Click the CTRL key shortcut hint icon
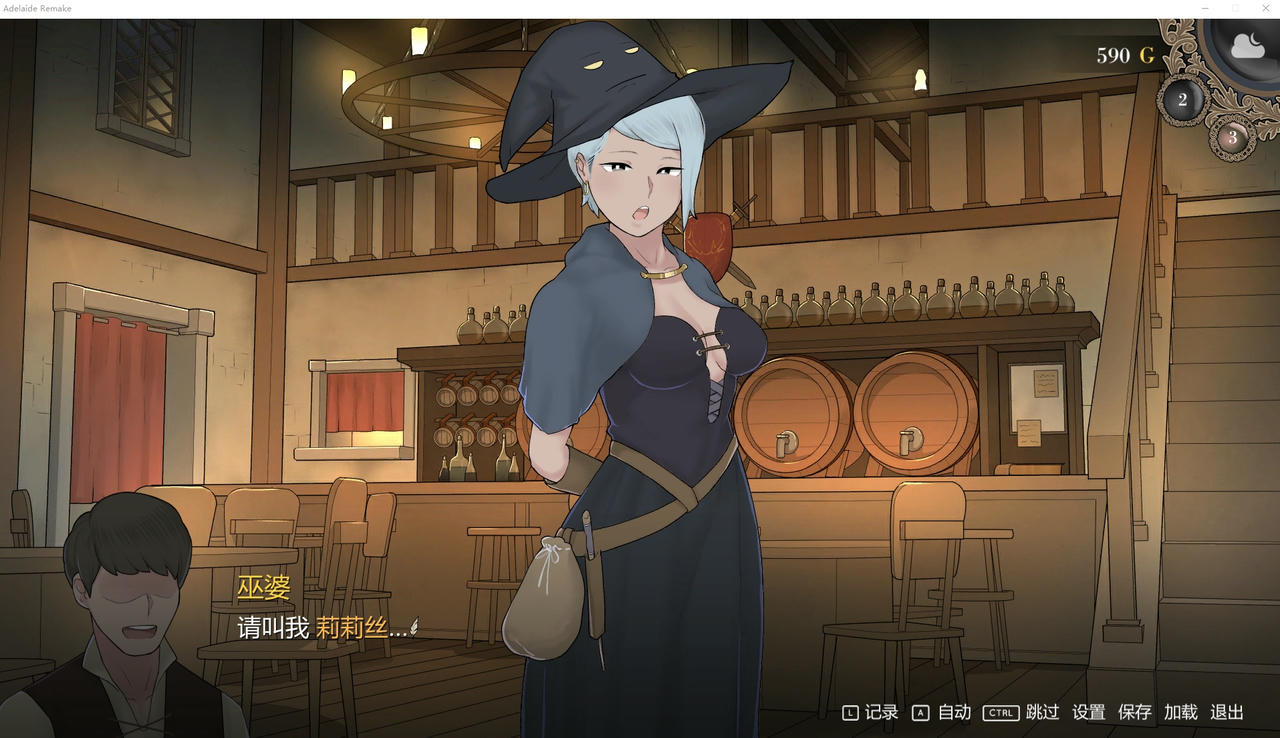This screenshot has width=1280, height=738. point(999,712)
